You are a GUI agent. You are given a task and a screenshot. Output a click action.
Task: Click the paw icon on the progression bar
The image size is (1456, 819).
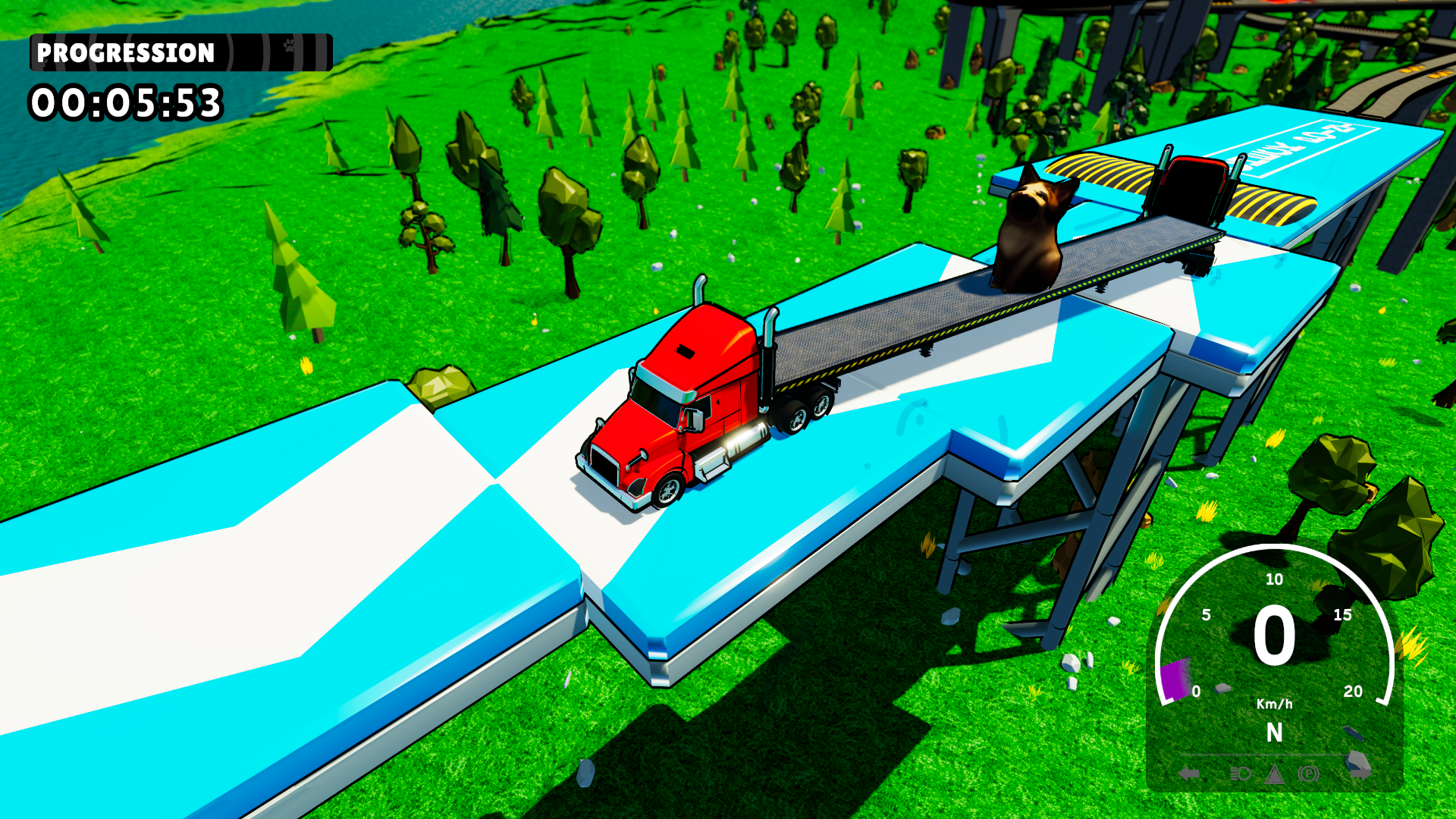[288, 47]
